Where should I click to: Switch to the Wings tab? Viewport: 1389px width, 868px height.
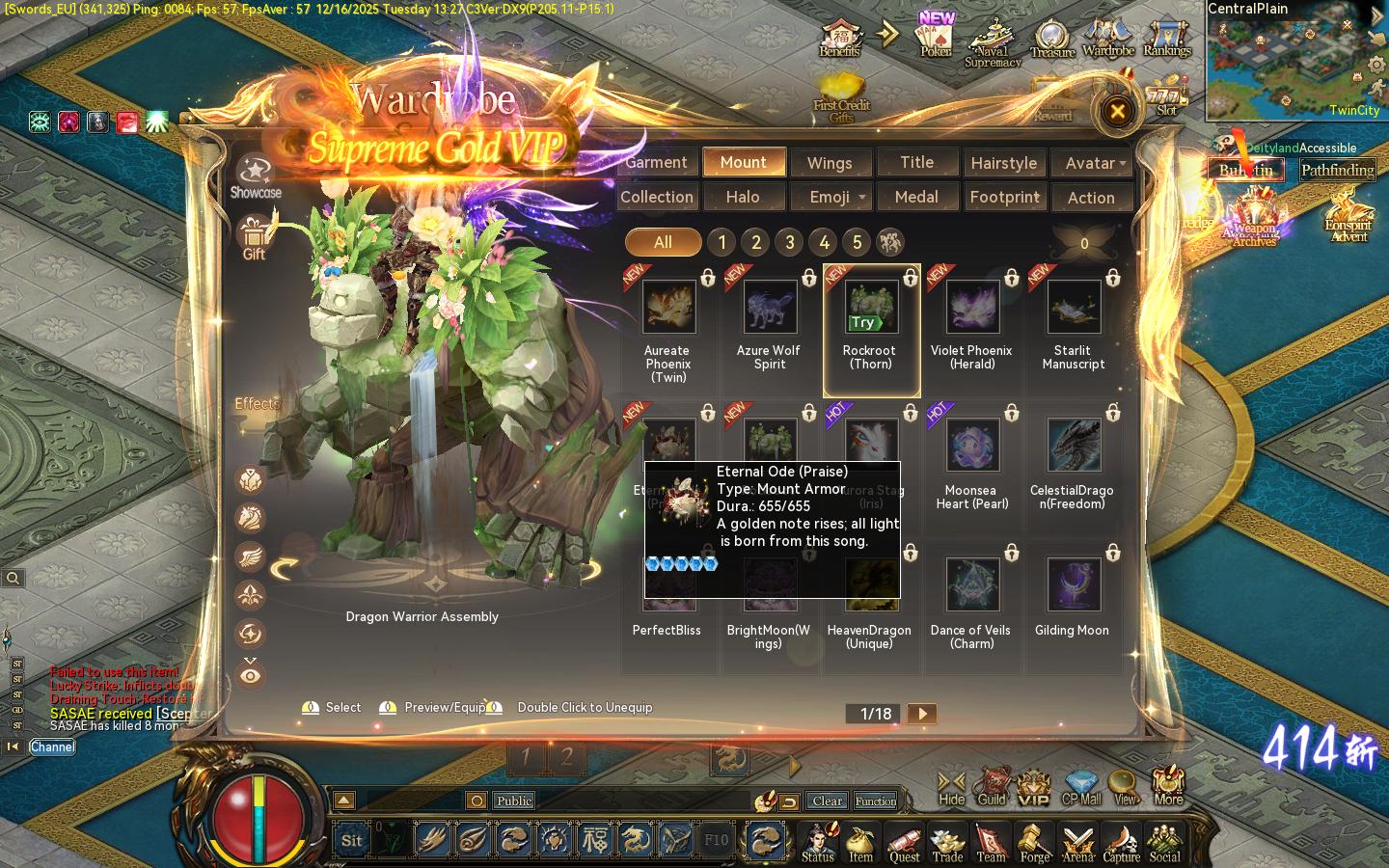830,163
